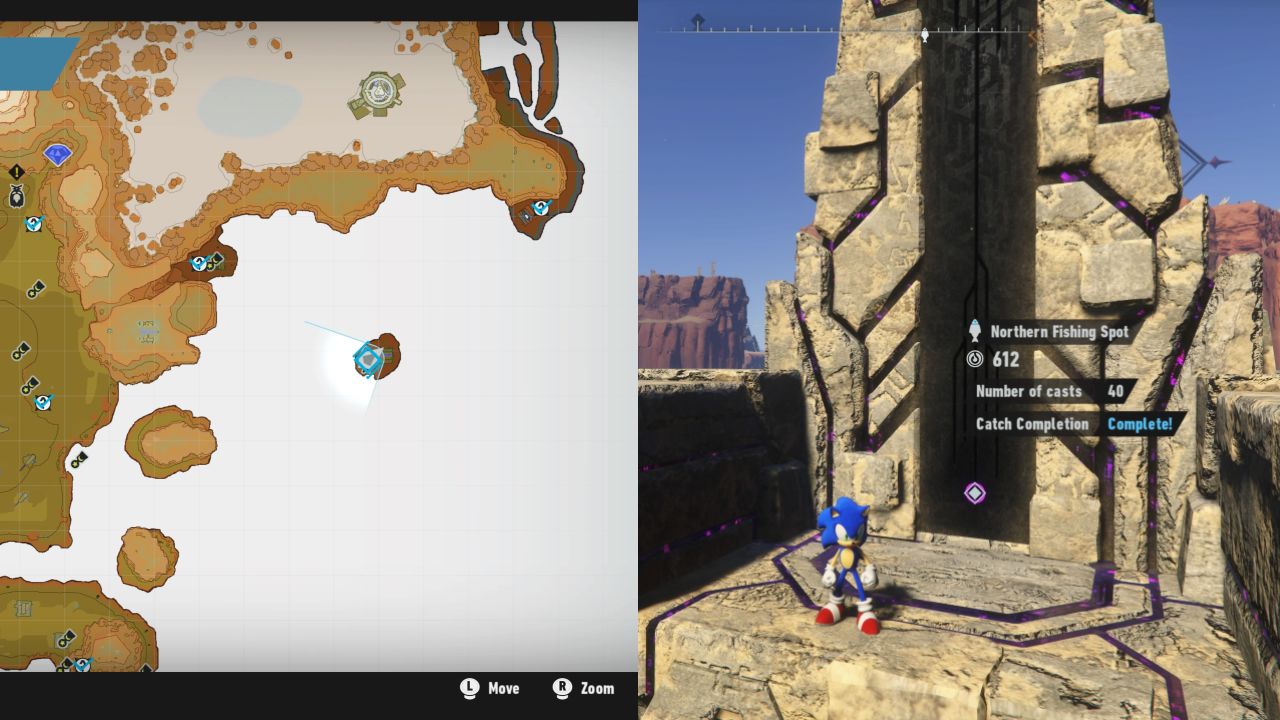The height and width of the screenshot is (720, 1280).
Task: Click the Complete! catch completion status
Action: [1141, 424]
